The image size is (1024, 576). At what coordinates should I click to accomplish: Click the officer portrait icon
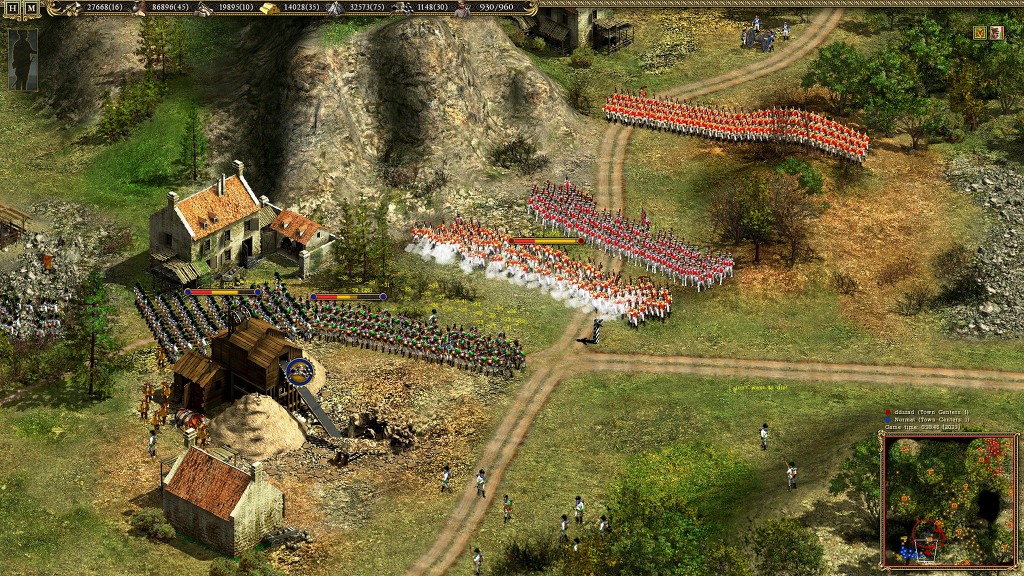point(996,33)
